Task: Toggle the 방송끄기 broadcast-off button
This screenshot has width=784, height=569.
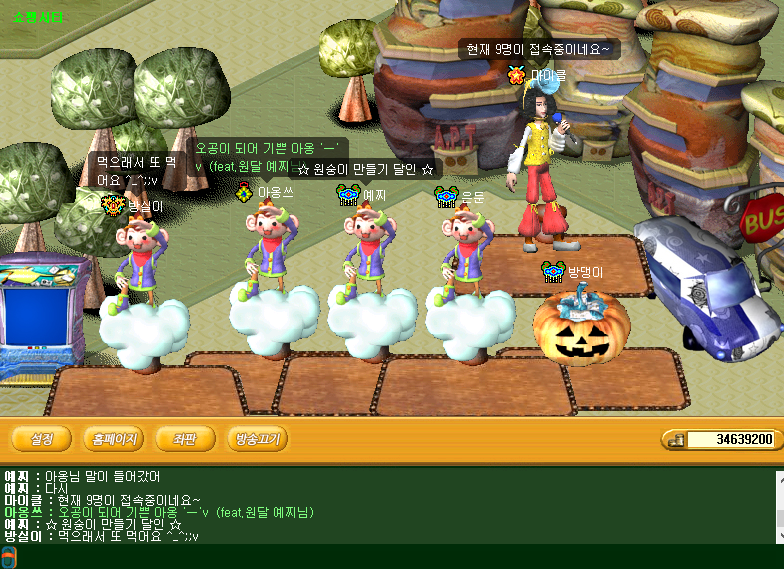Action: pyautogui.click(x=257, y=439)
